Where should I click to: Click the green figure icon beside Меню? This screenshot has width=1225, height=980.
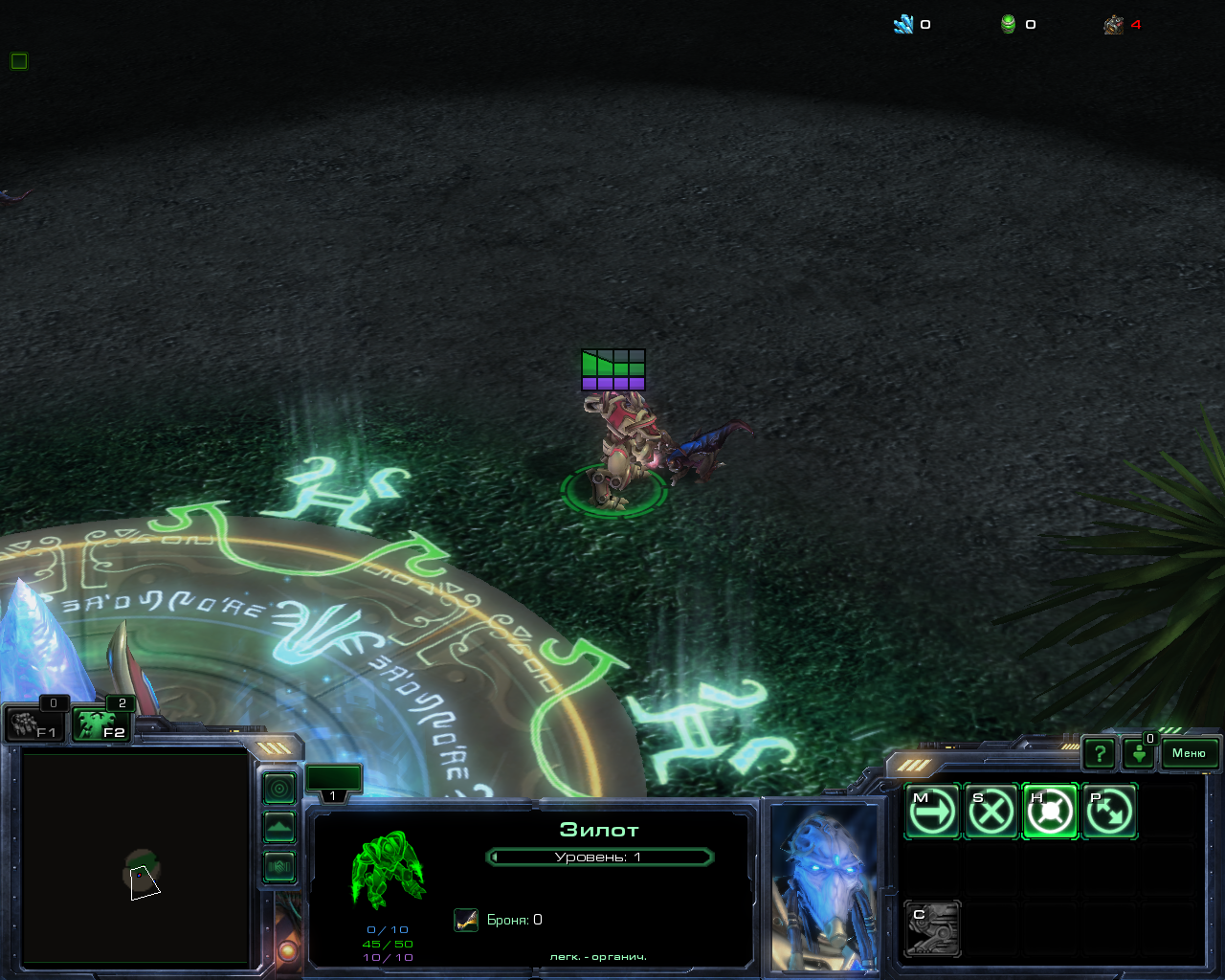[1139, 754]
